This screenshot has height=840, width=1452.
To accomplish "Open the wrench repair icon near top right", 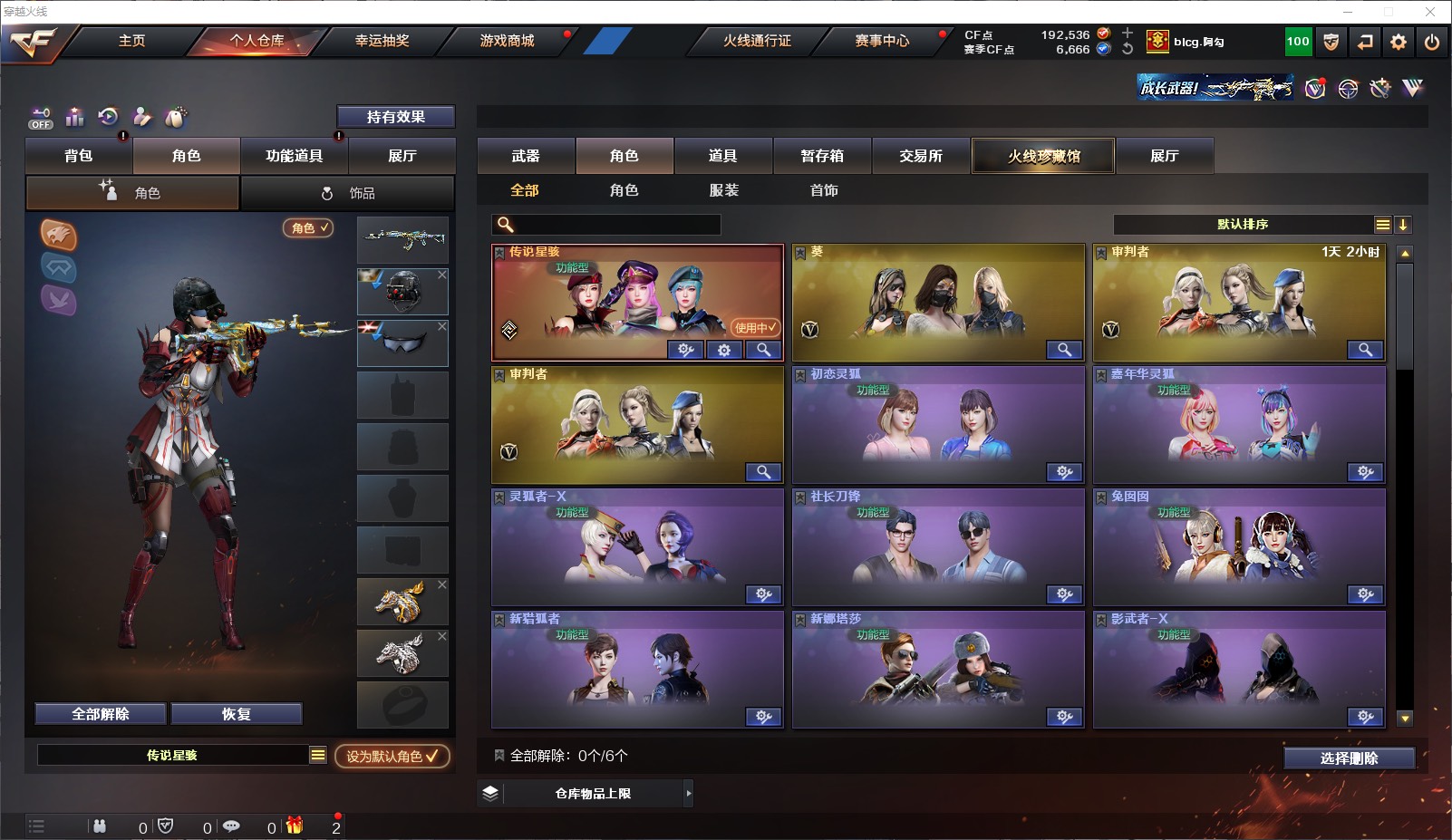I will 1380,89.
